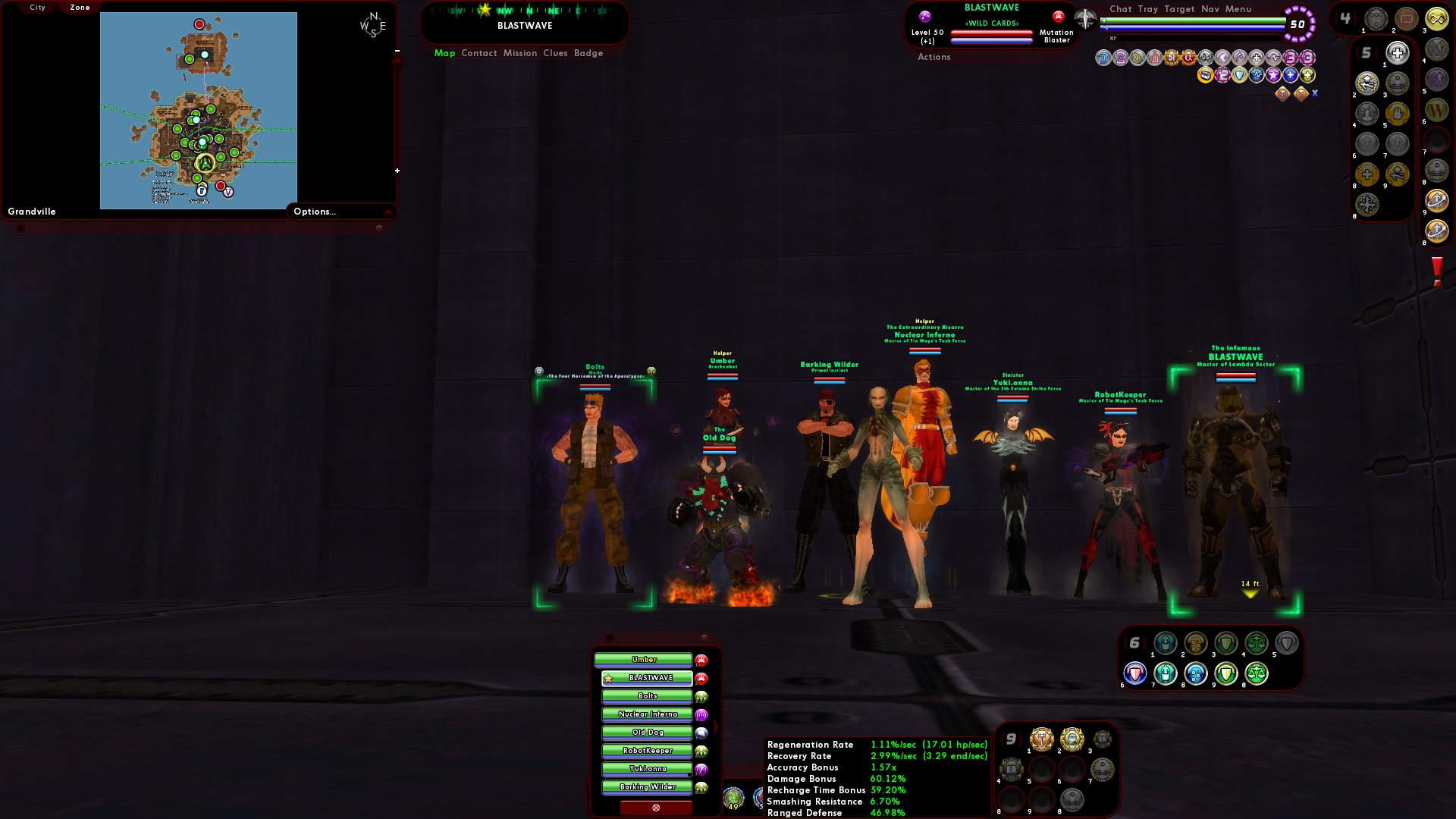The image size is (1456, 819).
Task: Click Nuclear Inferno in the team list
Action: (646, 714)
